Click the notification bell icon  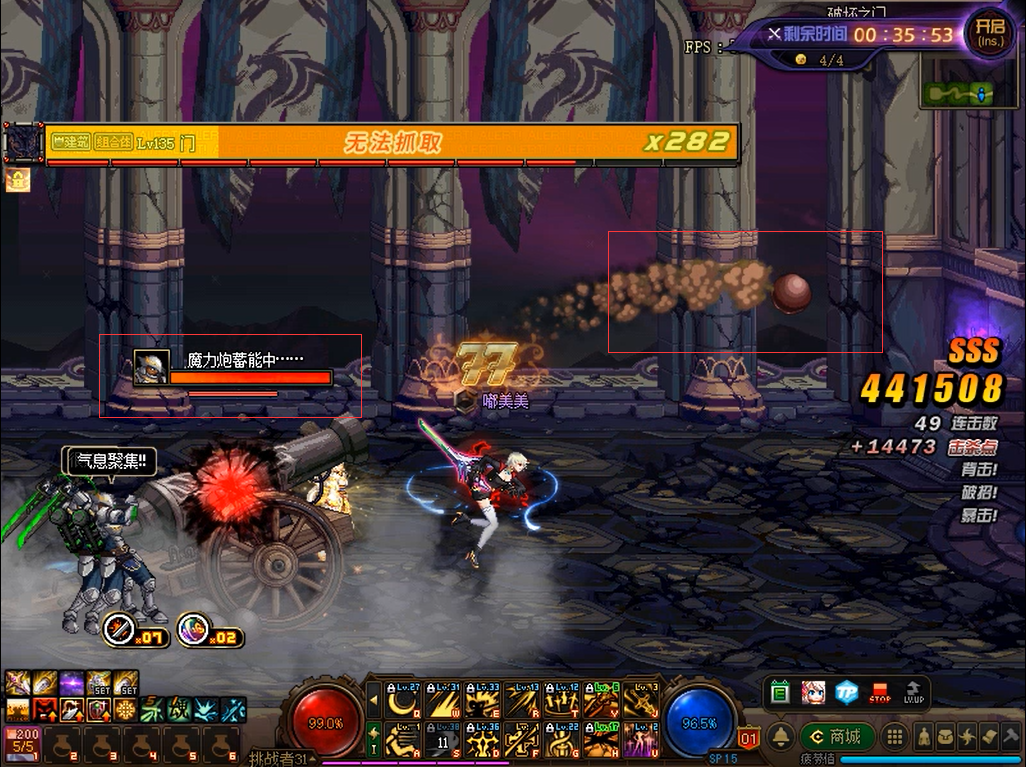[x=781, y=737]
